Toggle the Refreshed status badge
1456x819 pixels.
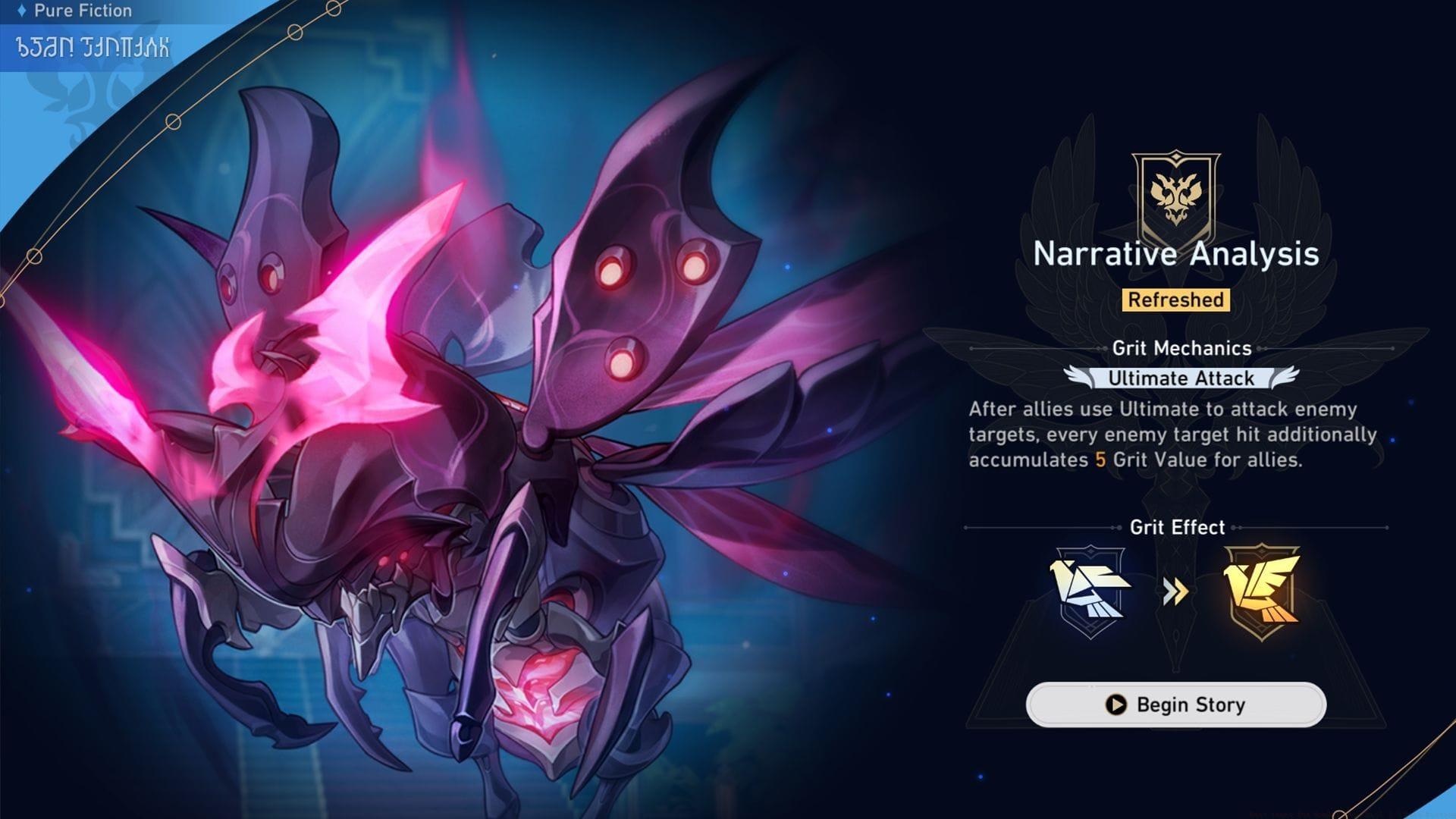coord(1176,300)
